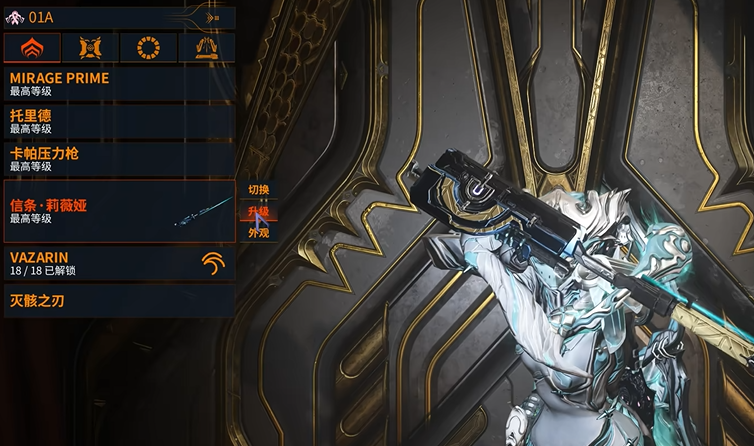Click the 升级 (upgrade) button
Image resolution: width=754 pixels, height=446 pixels.
pos(259,211)
